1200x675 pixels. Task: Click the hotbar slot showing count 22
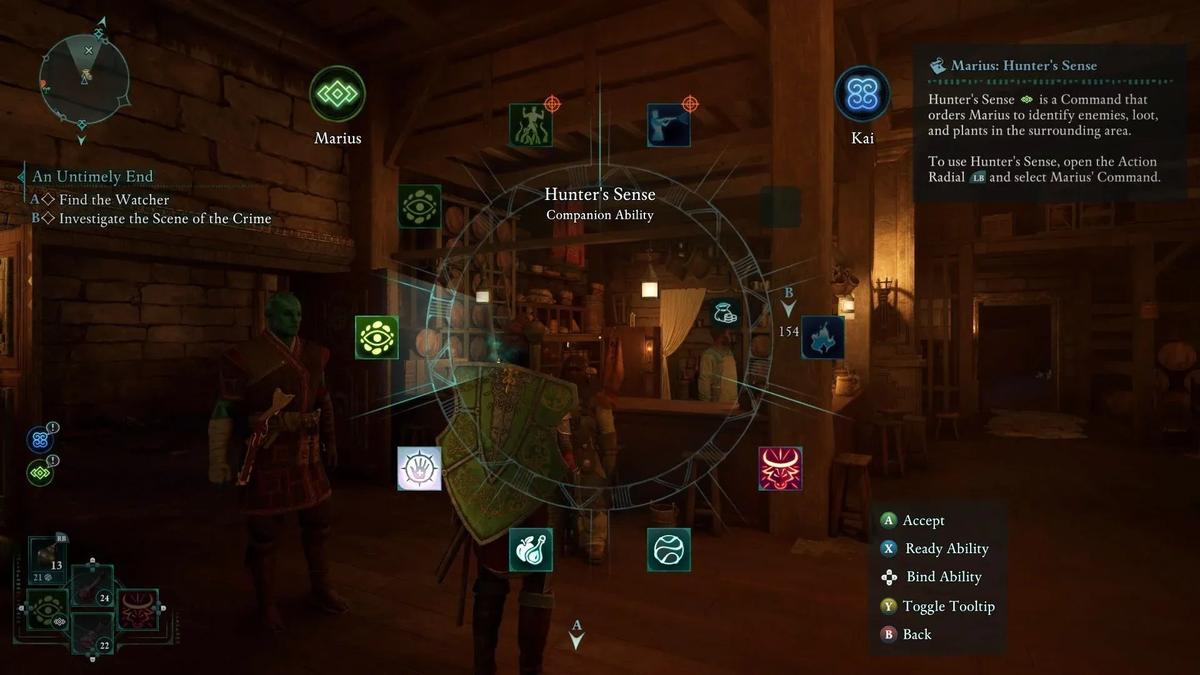point(93,636)
